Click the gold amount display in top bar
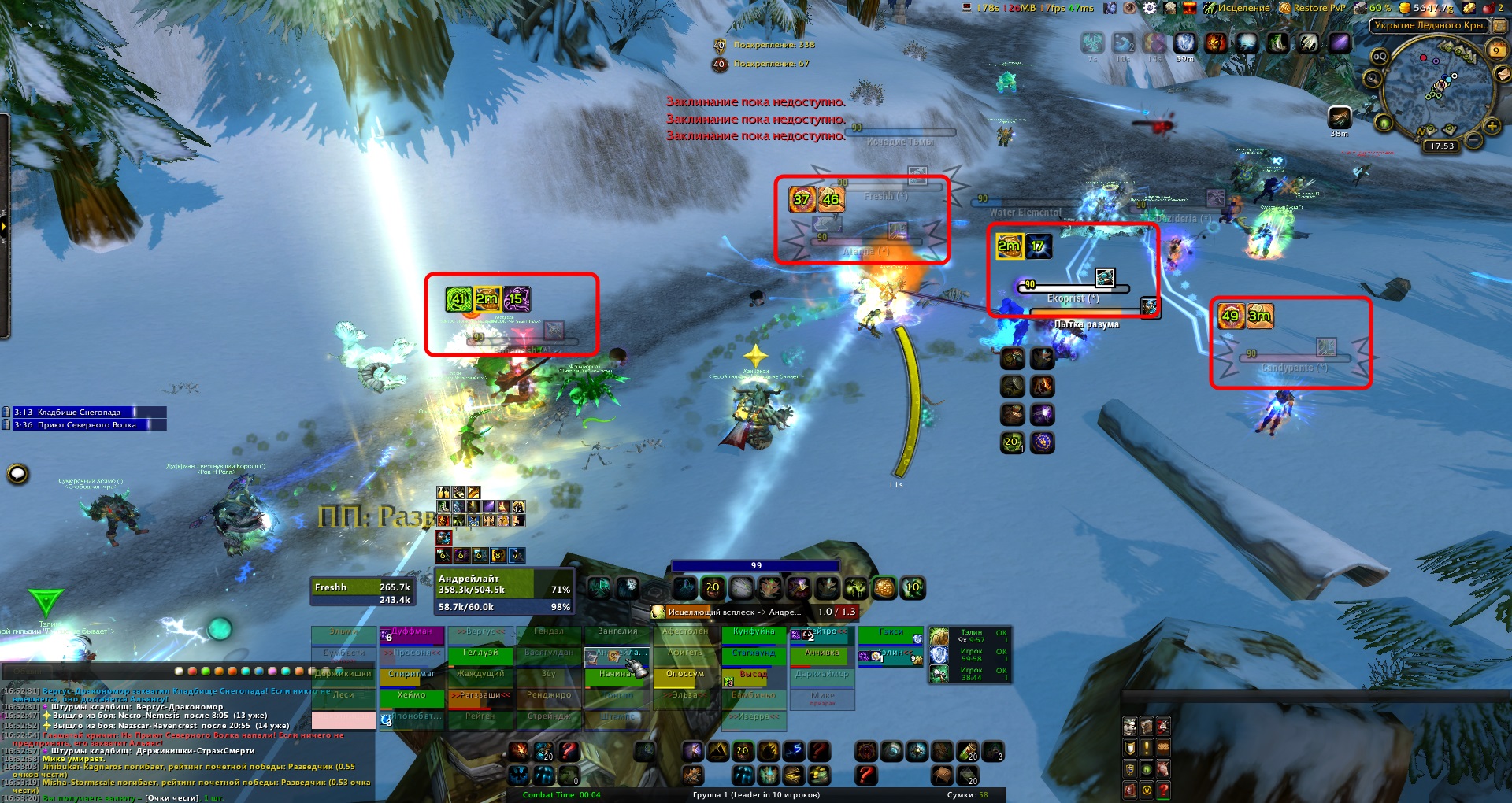Image resolution: width=1512 pixels, height=803 pixels. tap(1433, 8)
